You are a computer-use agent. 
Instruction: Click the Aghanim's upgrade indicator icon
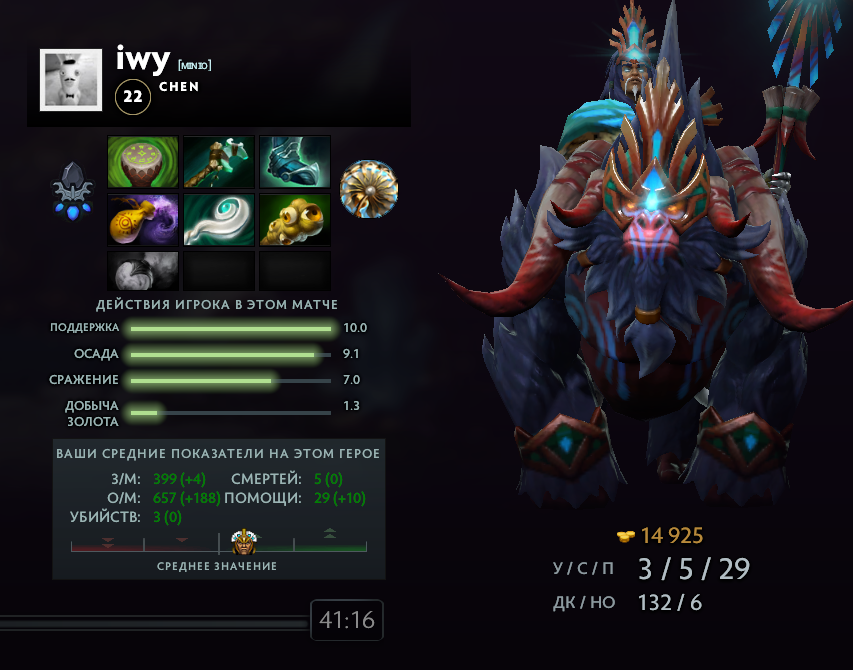pos(73,189)
